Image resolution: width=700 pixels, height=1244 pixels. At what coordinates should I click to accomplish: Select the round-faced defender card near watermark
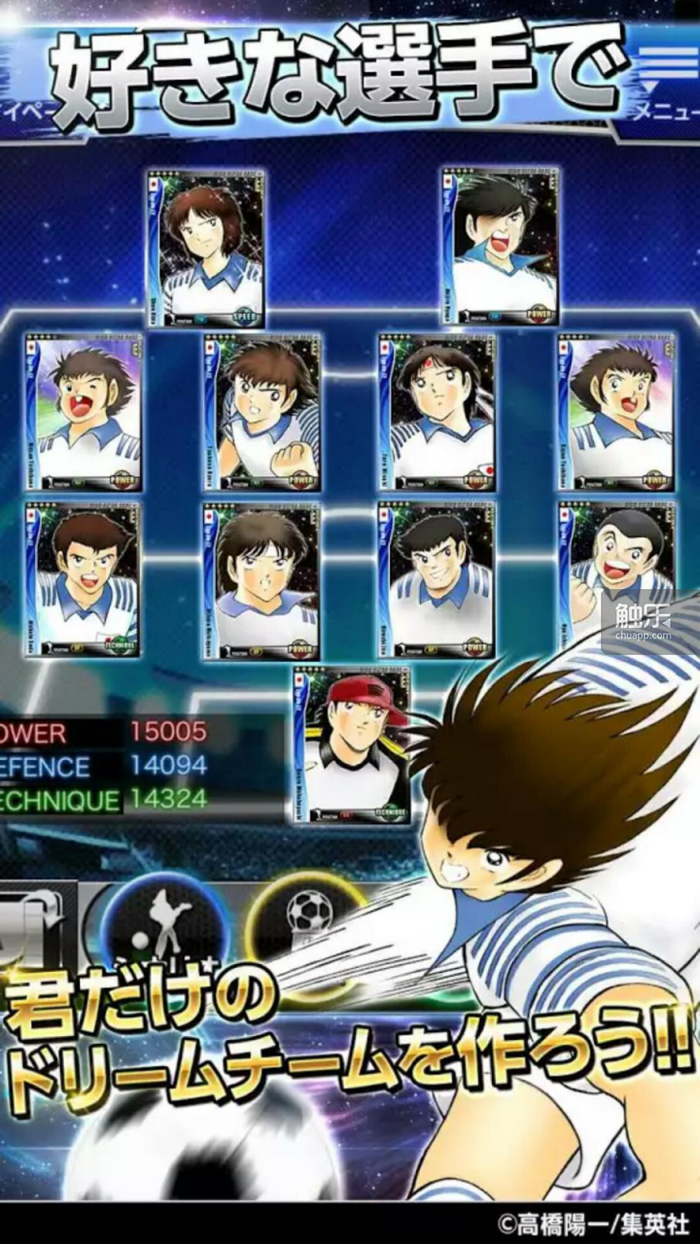(x=616, y=578)
